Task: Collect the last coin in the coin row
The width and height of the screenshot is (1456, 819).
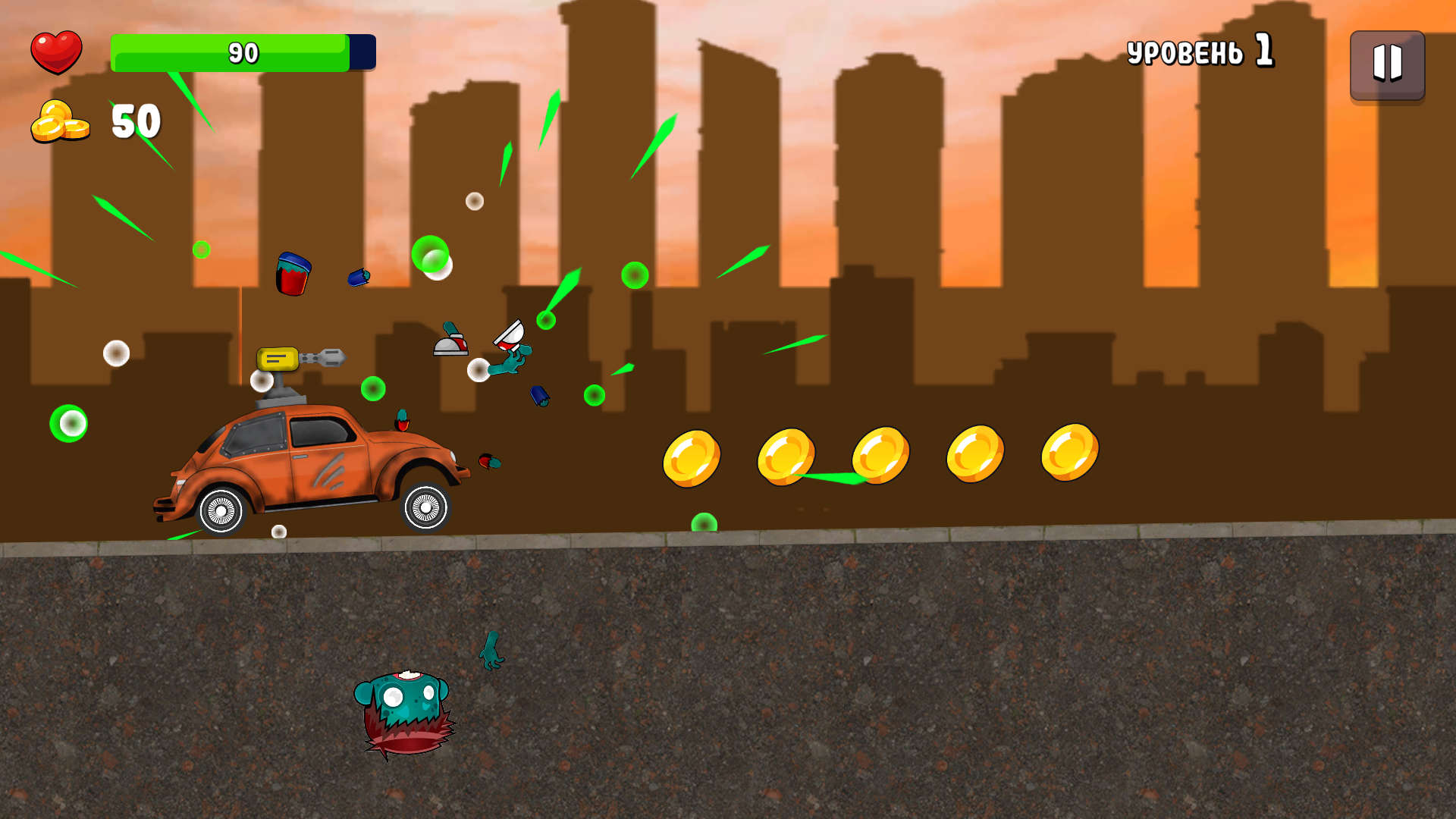Action: click(x=1071, y=451)
